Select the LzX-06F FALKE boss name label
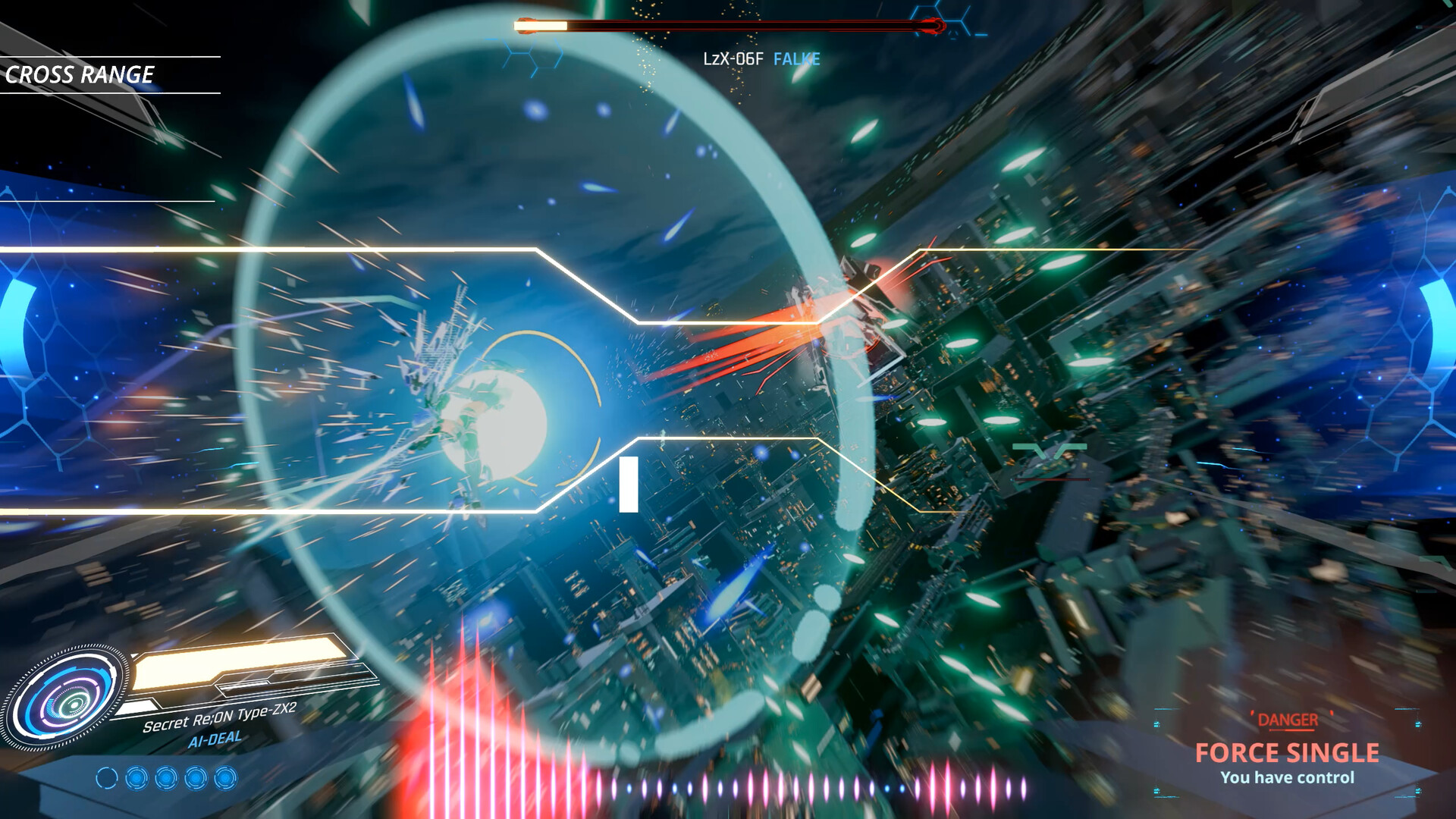1456x819 pixels. [x=762, y=58]
